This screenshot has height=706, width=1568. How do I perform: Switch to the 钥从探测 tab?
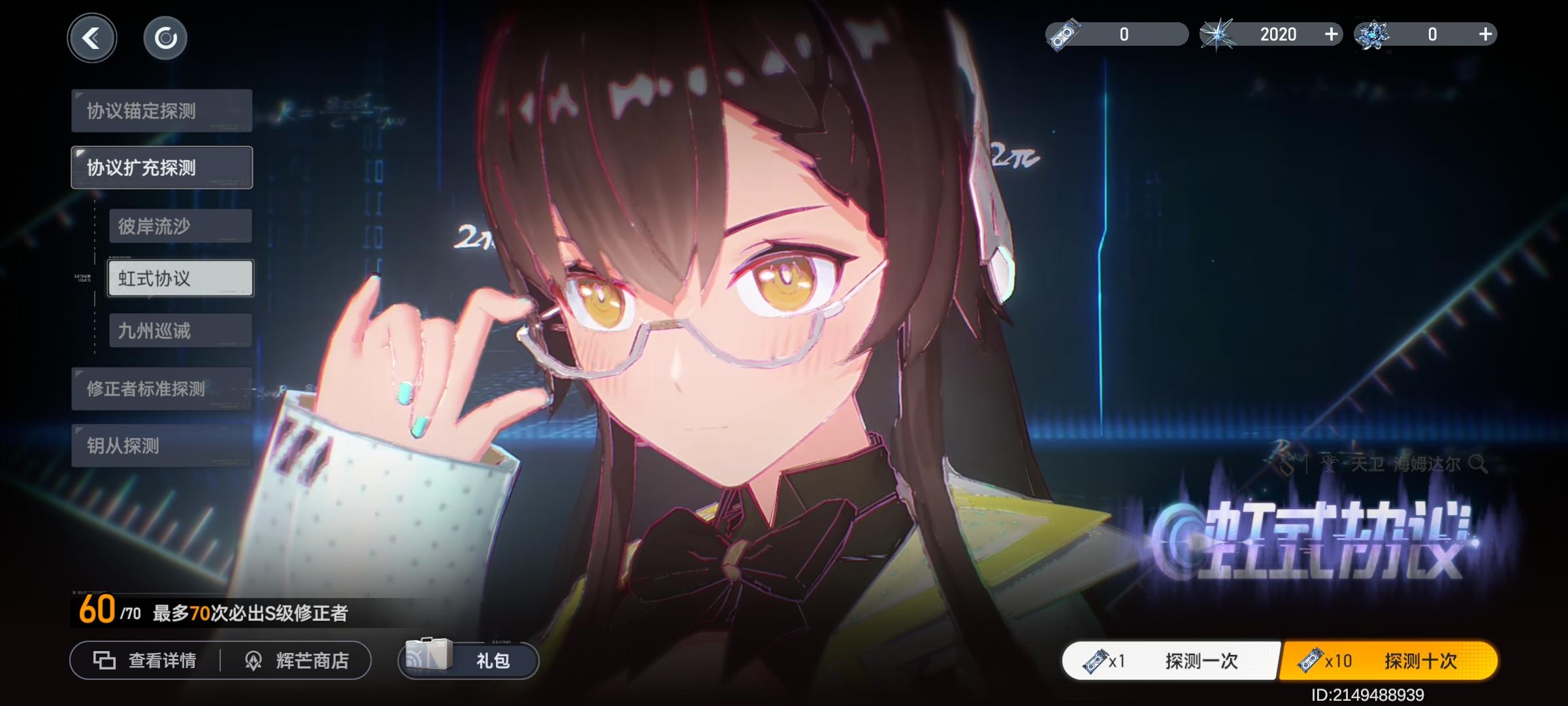point(161,446)
